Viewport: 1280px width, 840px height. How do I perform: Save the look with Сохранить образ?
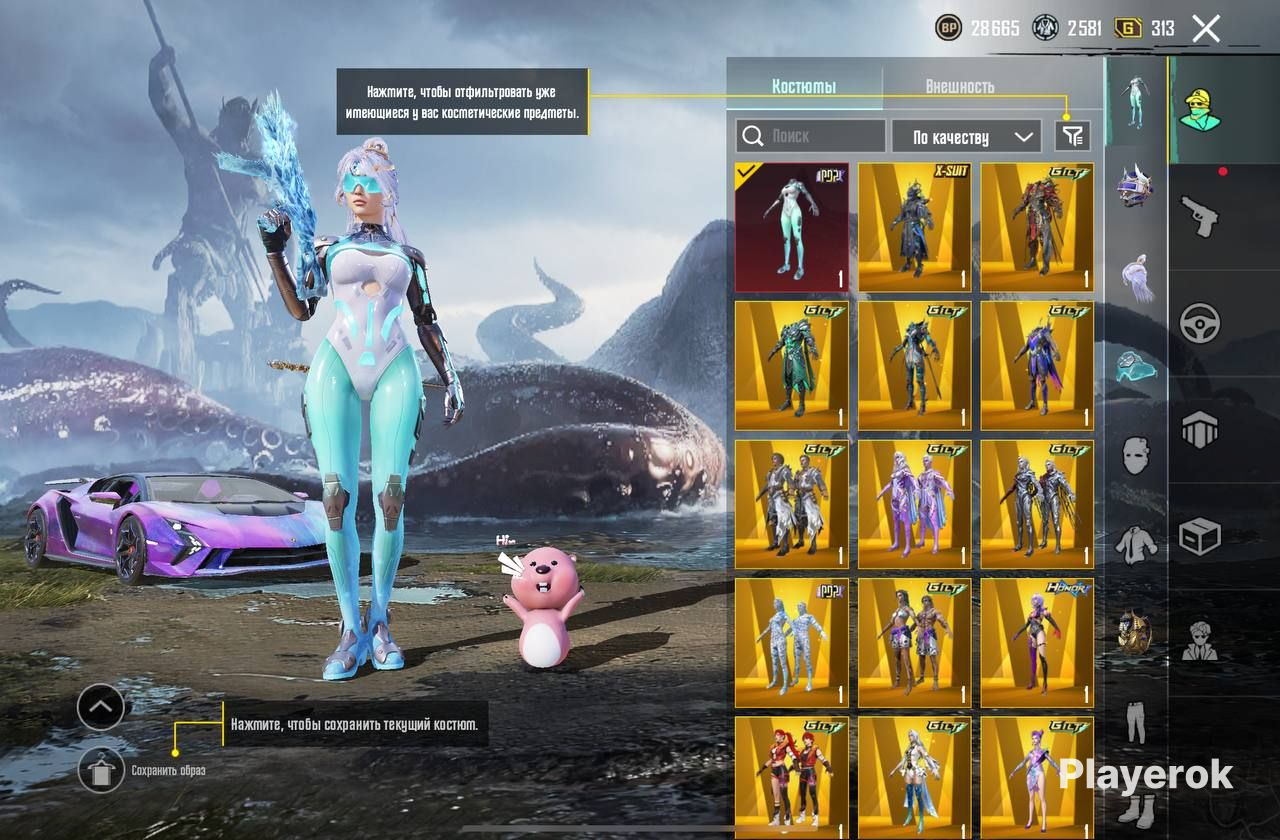click(x=101, y=770)
